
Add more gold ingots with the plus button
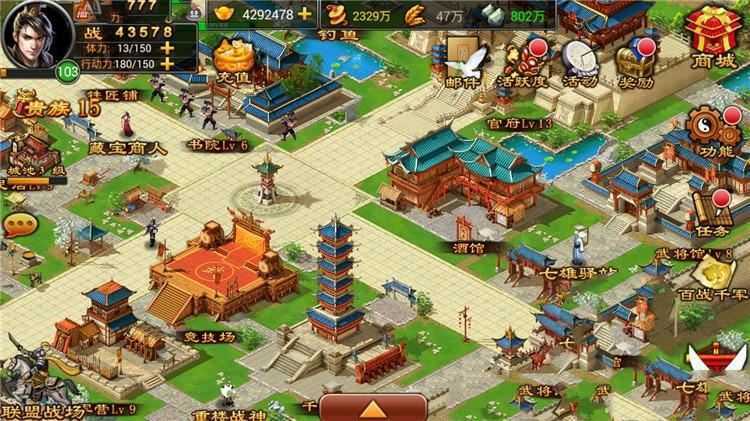tap(305, 15)
